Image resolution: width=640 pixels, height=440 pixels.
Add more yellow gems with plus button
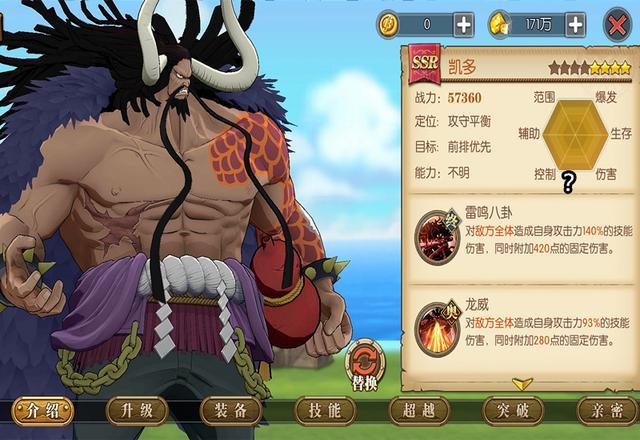click(575, 24)
